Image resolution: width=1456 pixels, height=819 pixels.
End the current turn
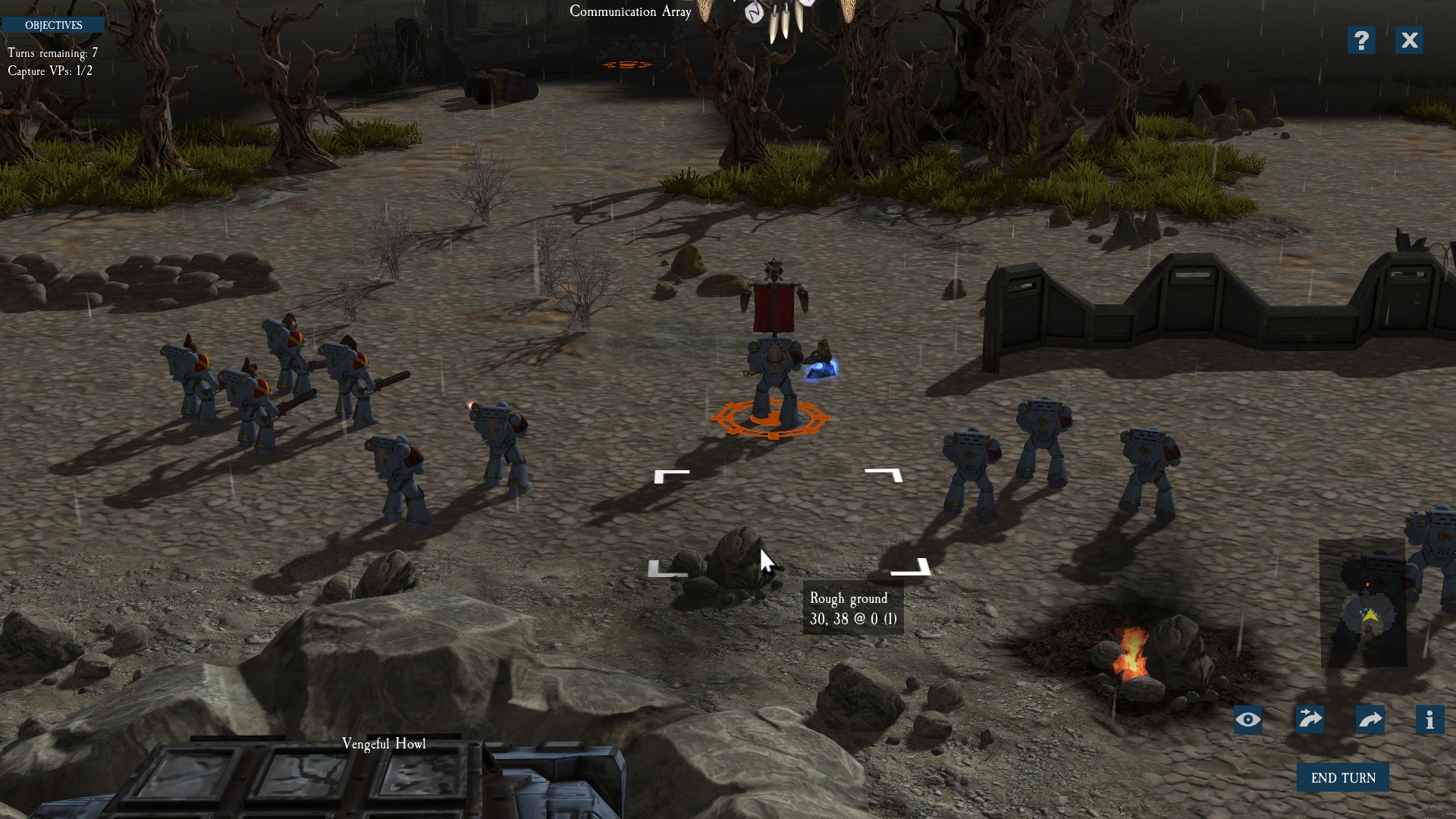tap(1342, 777)
